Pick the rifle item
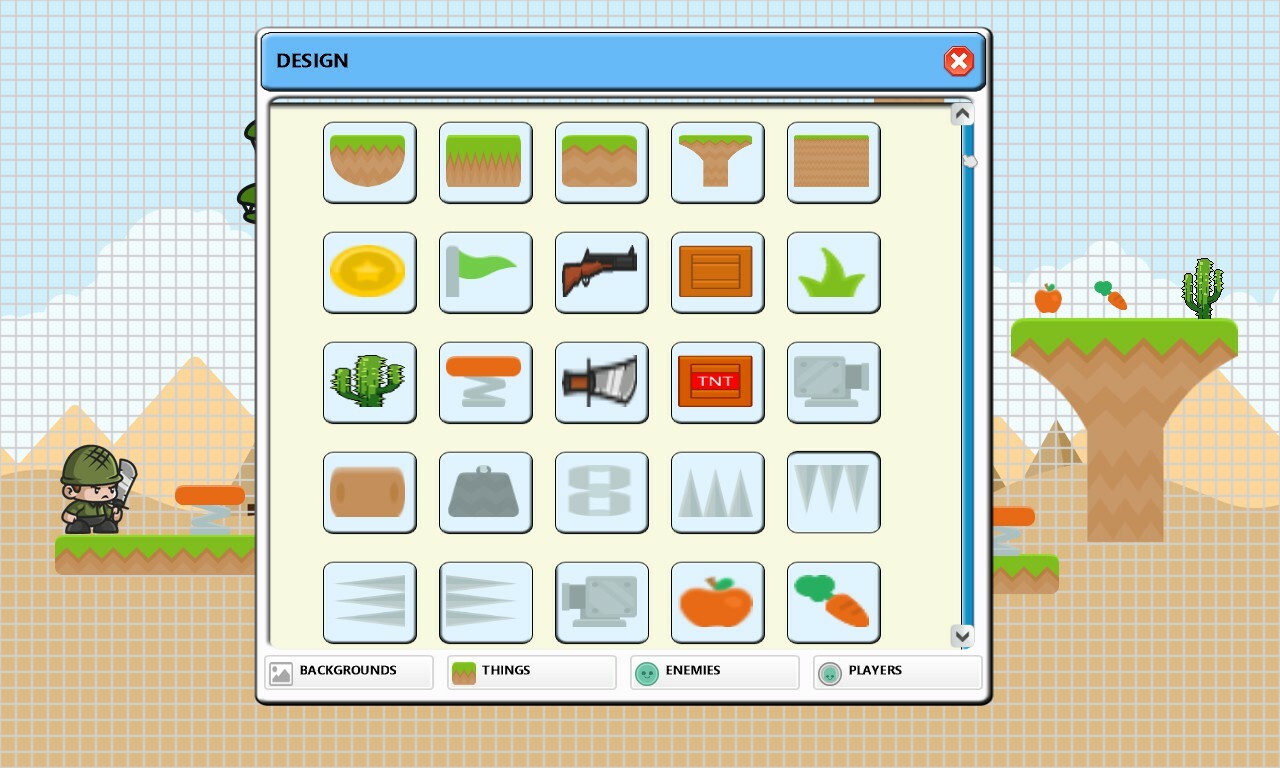 click(601, 272)
